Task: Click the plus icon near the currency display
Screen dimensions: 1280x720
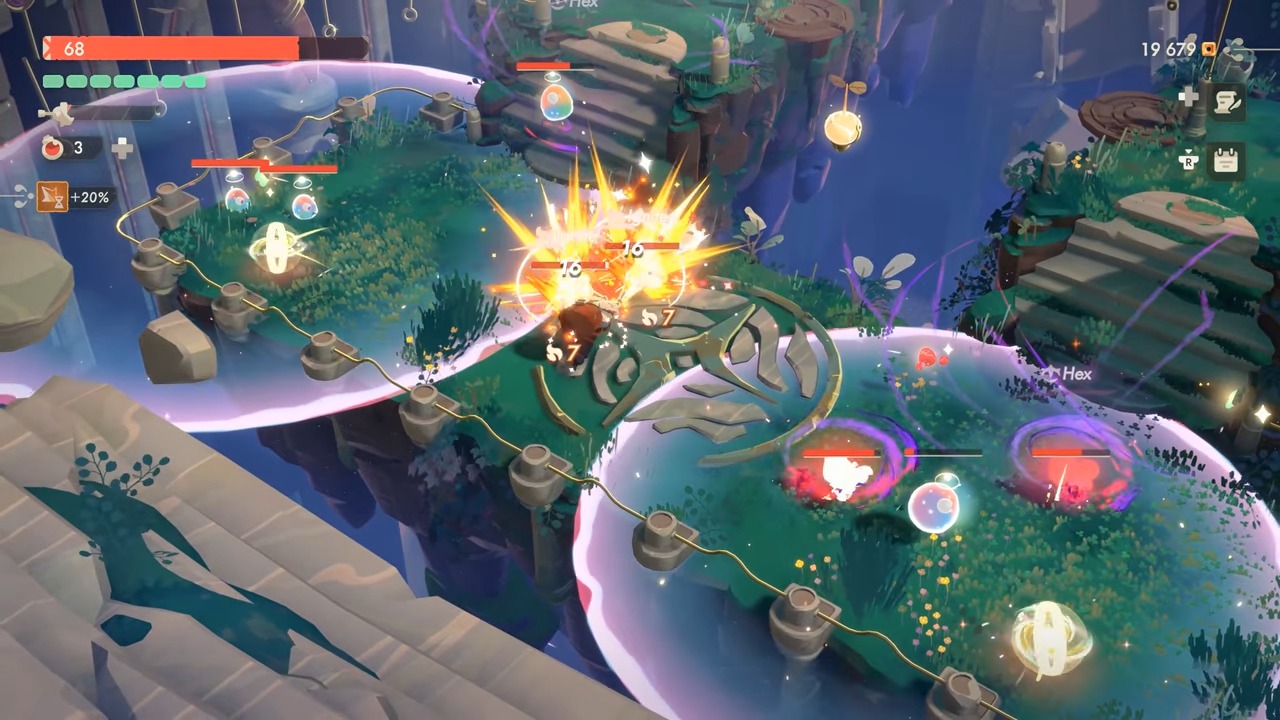Action: [x=1187, y=97]
